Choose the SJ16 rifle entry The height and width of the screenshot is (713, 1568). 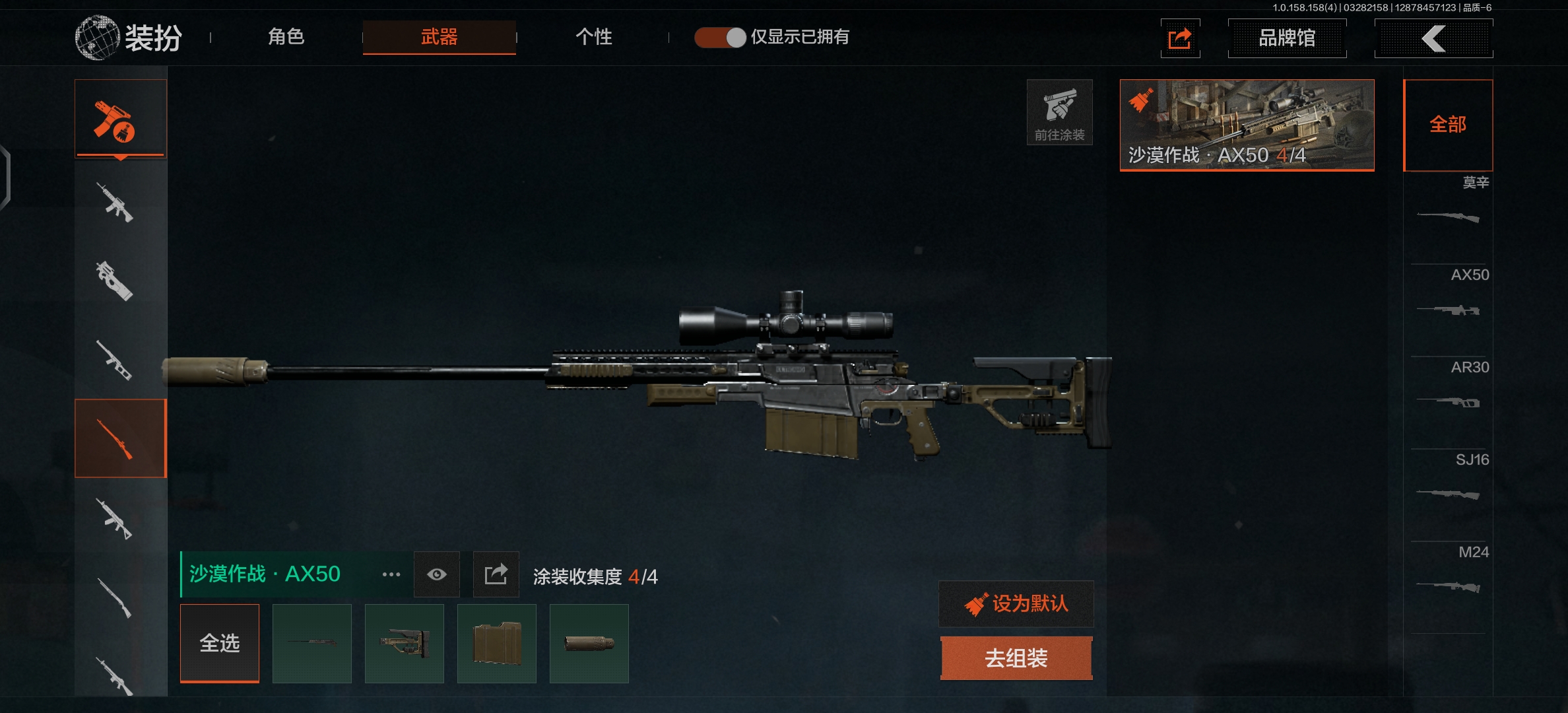1449,482
